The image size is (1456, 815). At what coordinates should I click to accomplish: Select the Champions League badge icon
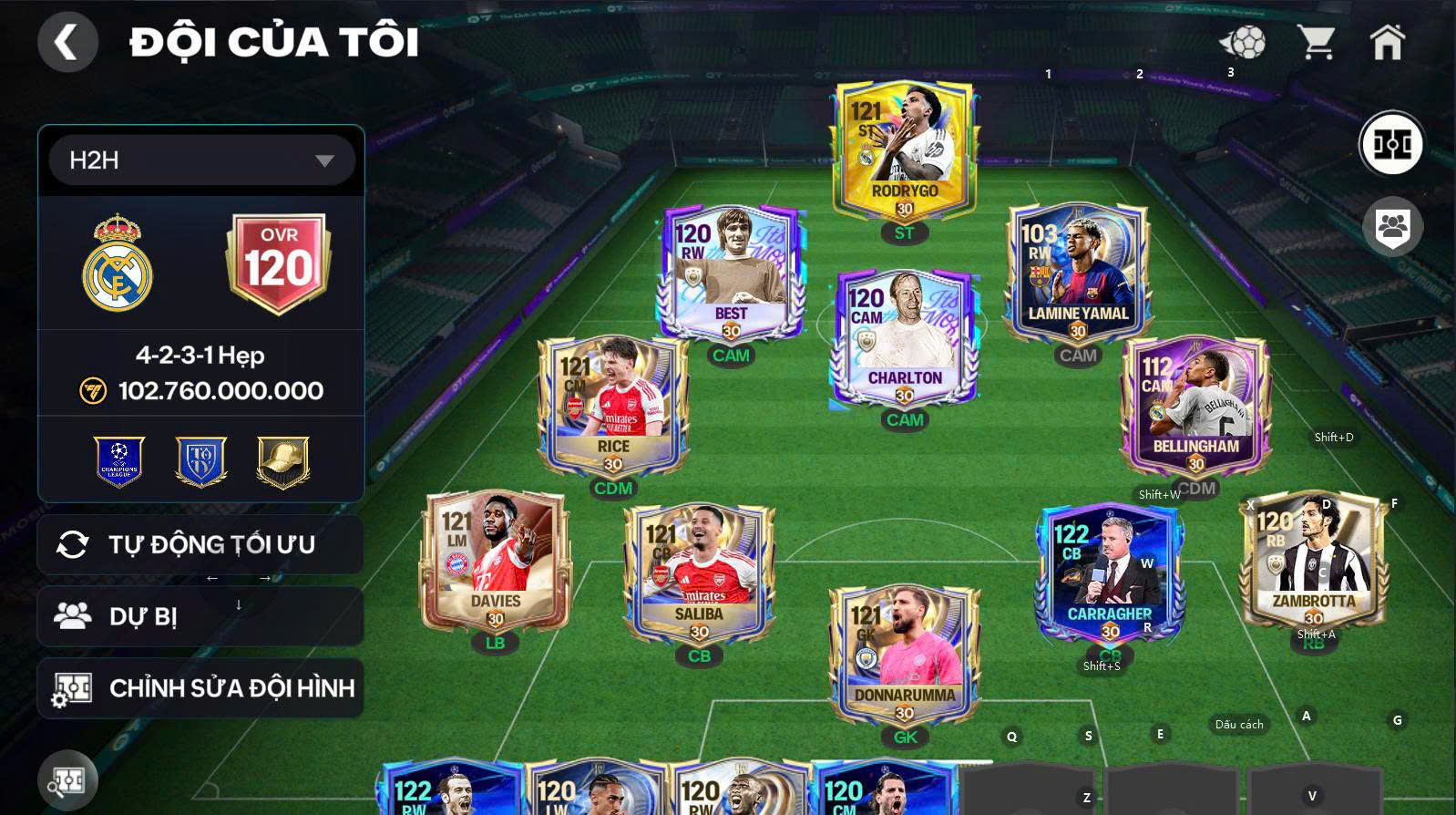(x=119, y=462)
